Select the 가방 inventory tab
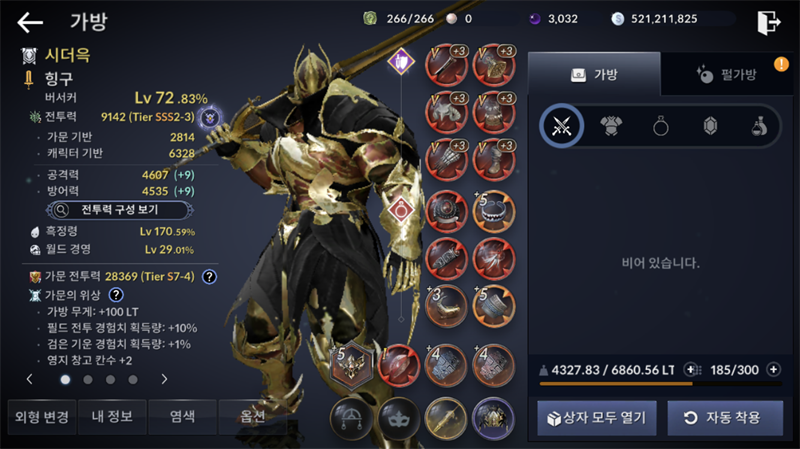 point(594,74)
